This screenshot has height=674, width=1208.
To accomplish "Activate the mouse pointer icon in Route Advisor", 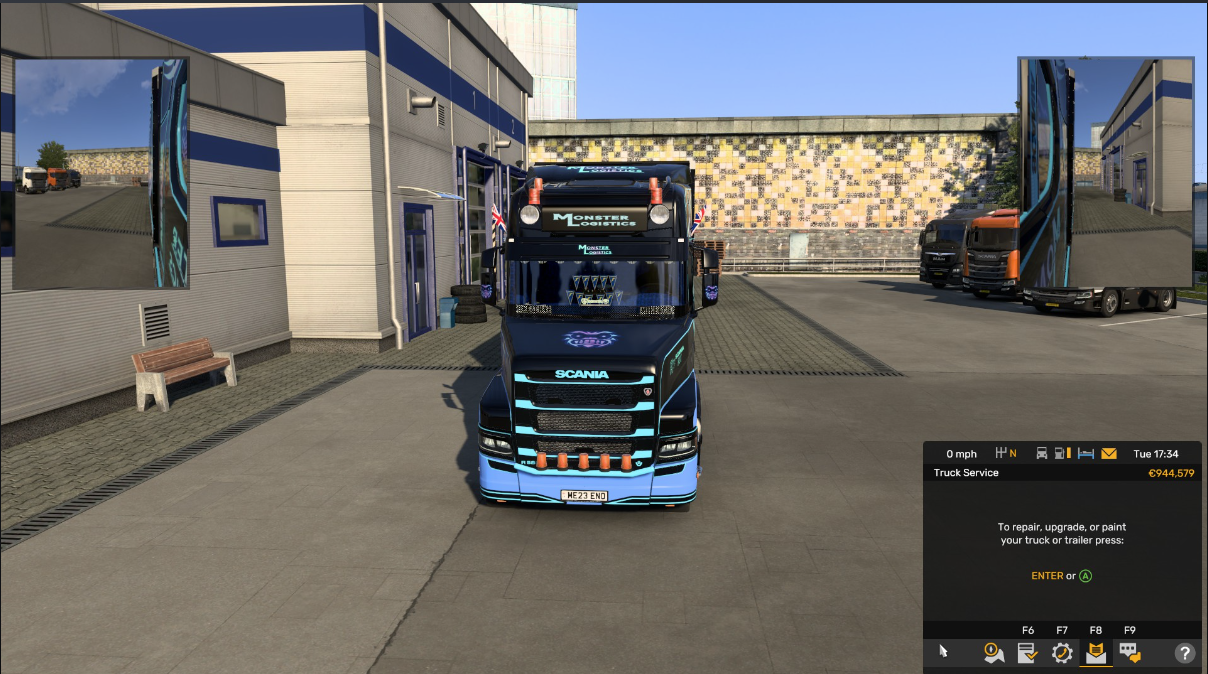I will click(943, 651).
